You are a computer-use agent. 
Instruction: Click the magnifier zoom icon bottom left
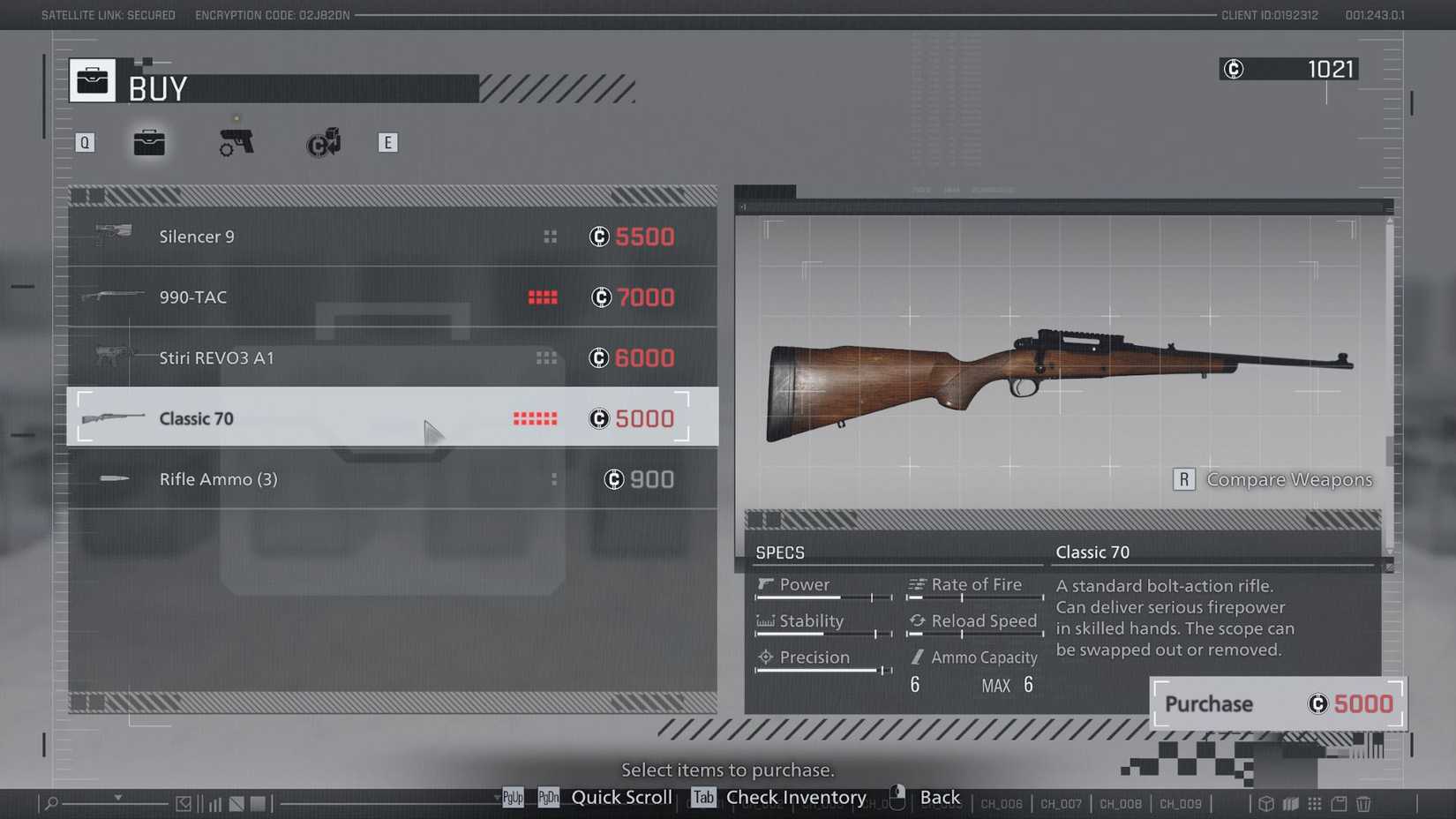tap(51, 803)
